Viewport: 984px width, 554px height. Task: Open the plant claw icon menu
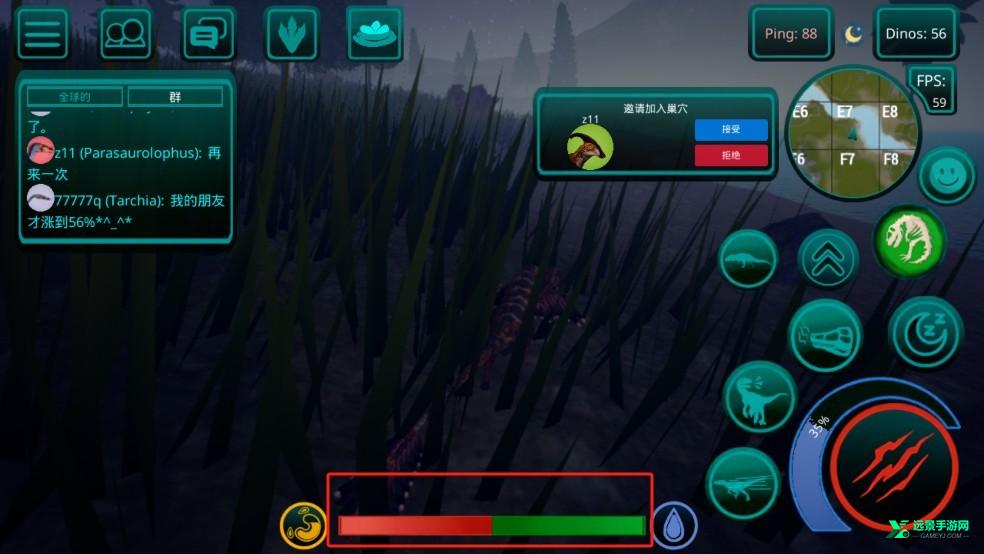(x=292, y=35)
